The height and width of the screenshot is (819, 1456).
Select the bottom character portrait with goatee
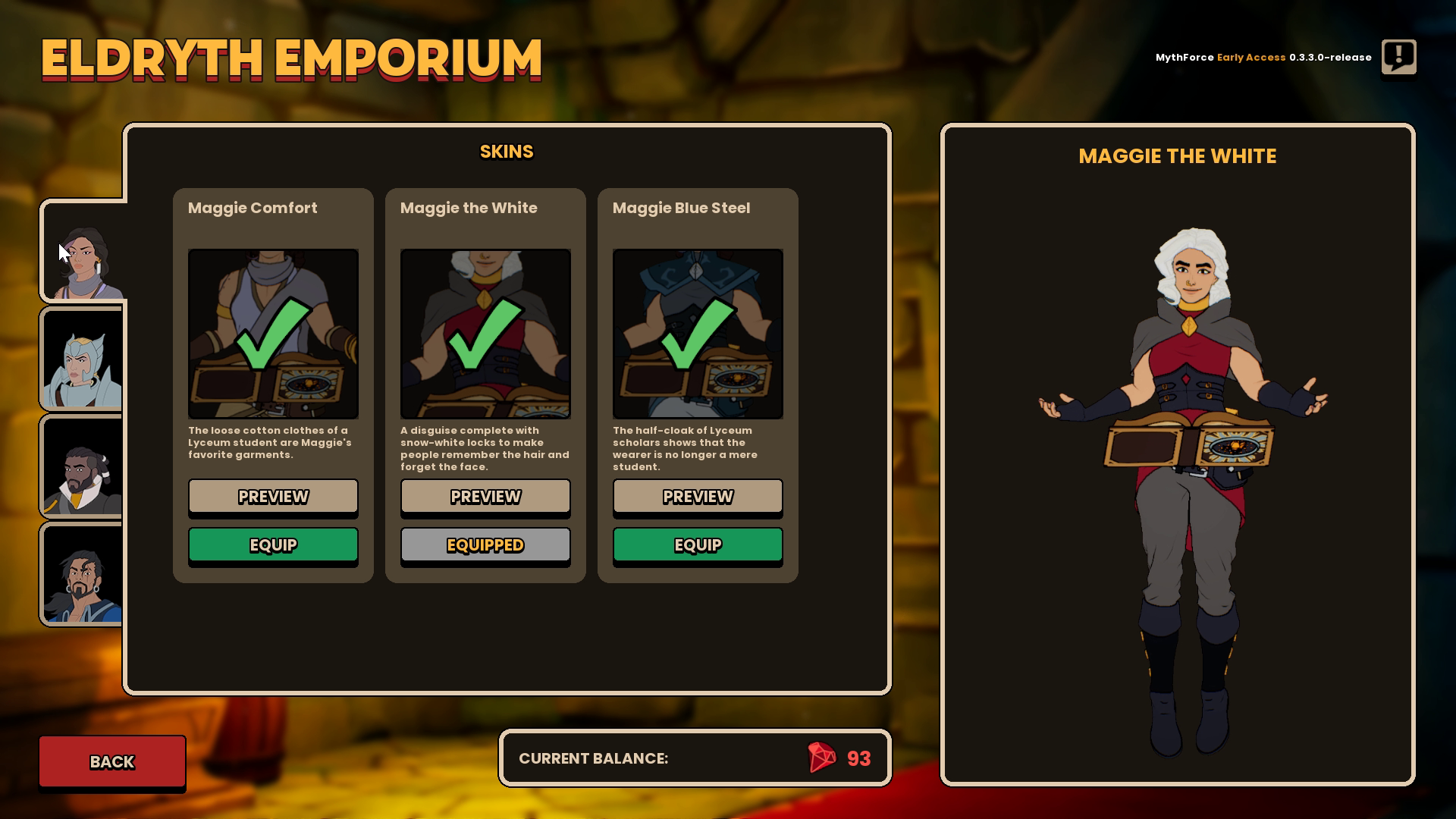[x=82, y=573]
